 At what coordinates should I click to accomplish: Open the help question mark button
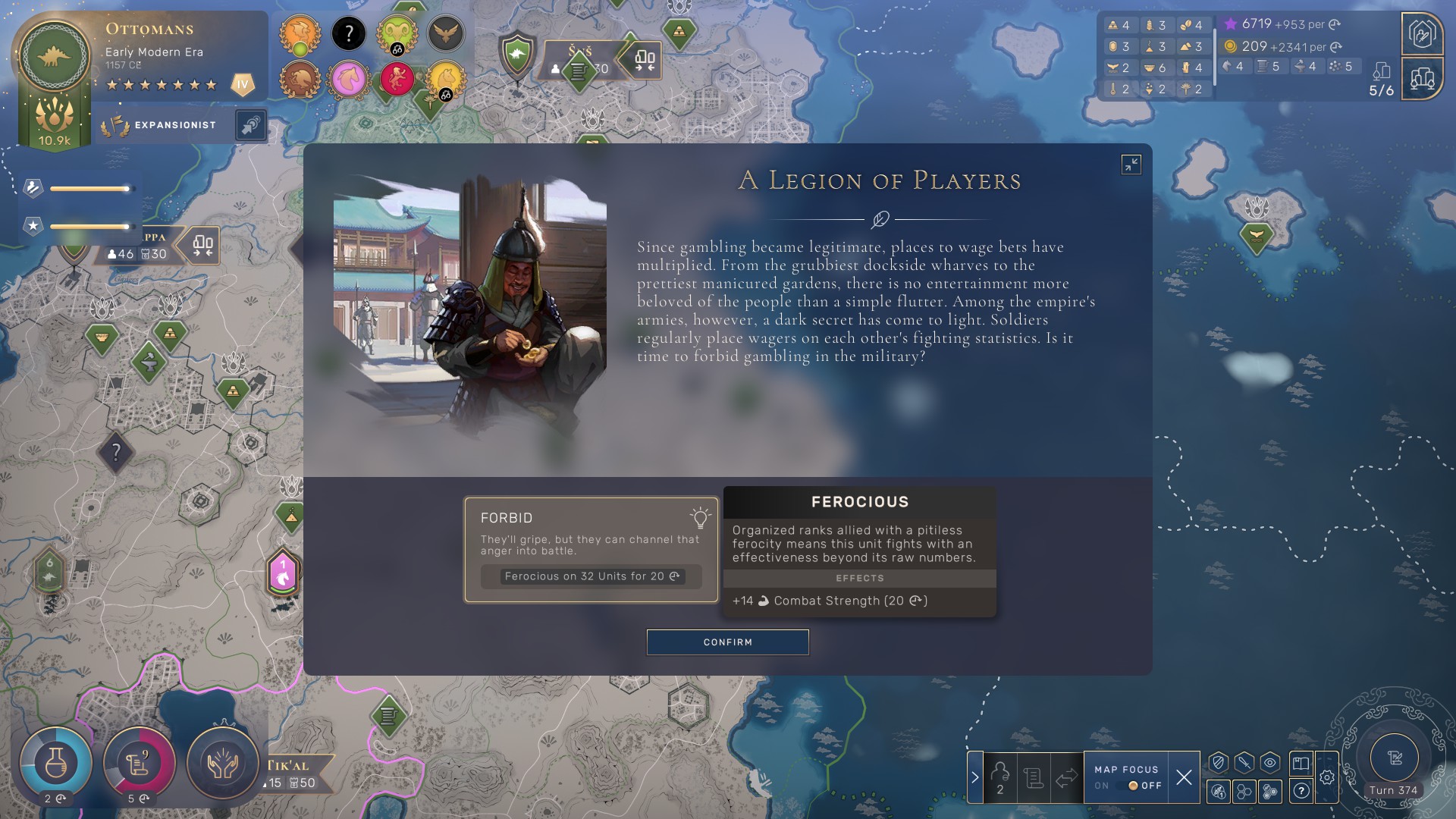[x=1301, y=791]
